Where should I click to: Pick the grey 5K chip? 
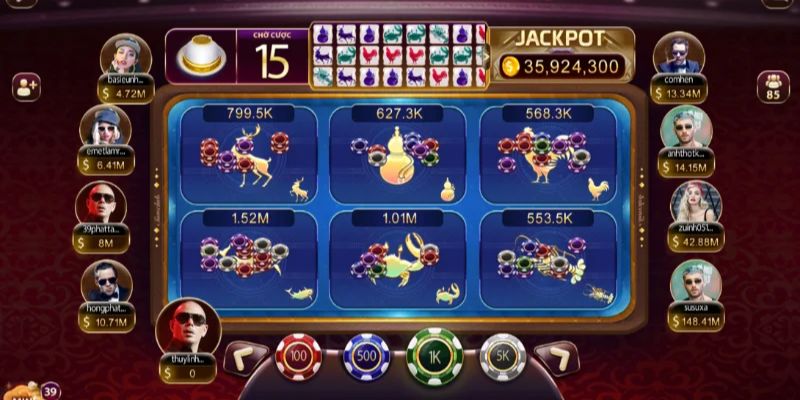(502, 357)
